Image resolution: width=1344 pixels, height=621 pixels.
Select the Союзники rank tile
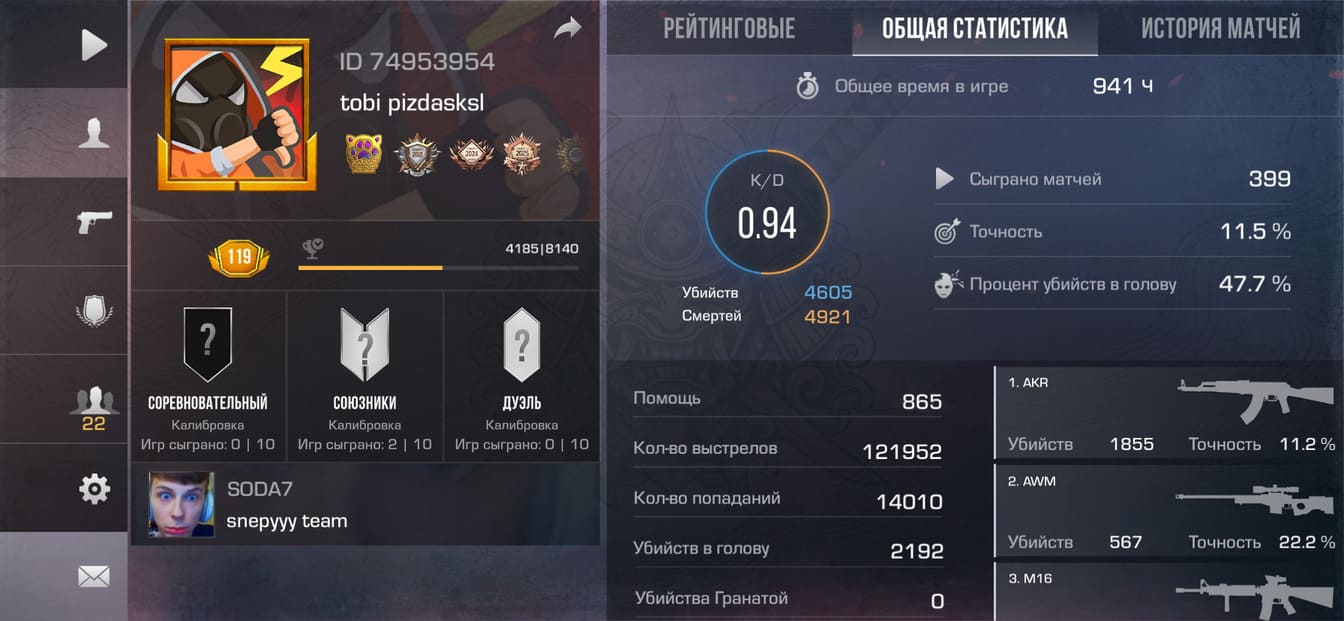[x=365, y=375]
